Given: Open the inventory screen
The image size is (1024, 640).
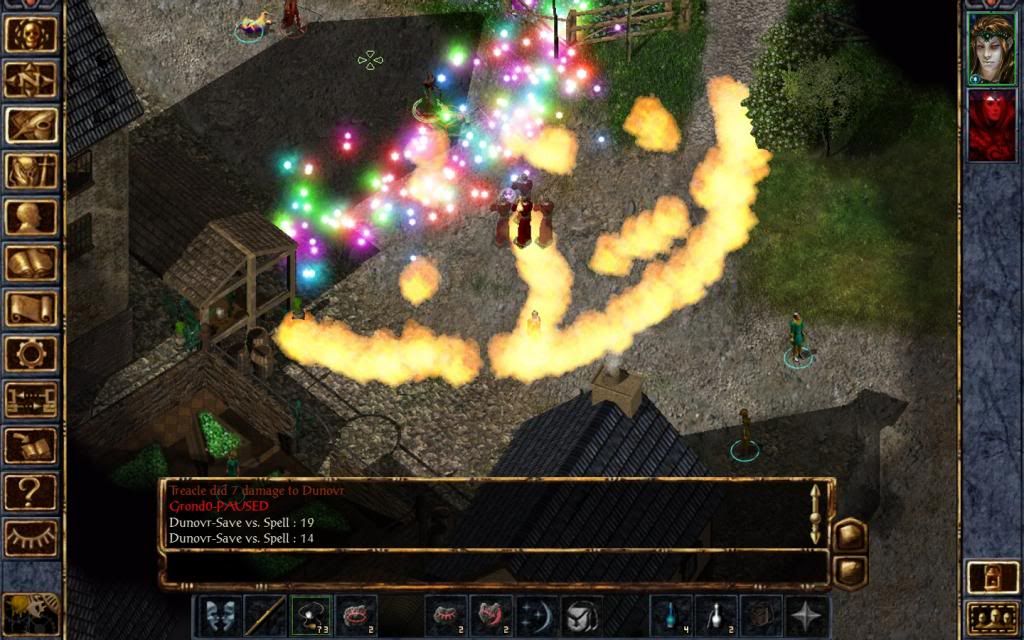Looking at the screenshot, I should 31,171.
